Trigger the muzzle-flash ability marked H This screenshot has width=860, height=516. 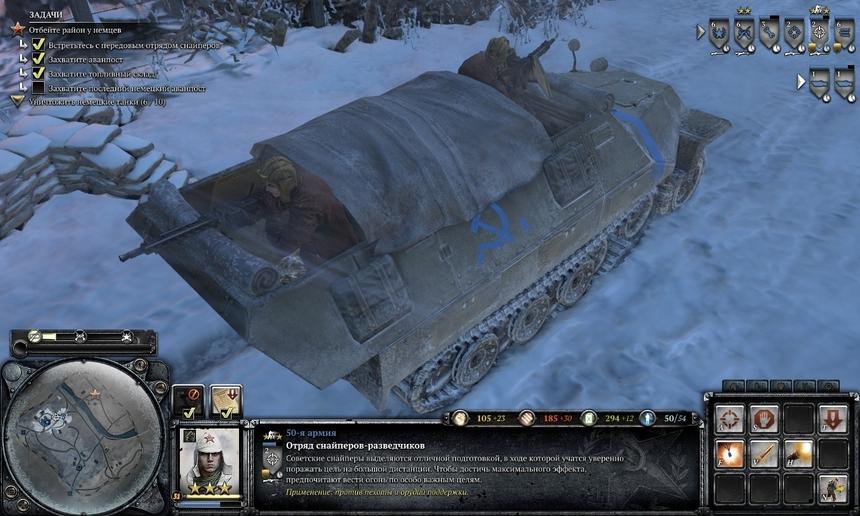click(x=798, y=453)
